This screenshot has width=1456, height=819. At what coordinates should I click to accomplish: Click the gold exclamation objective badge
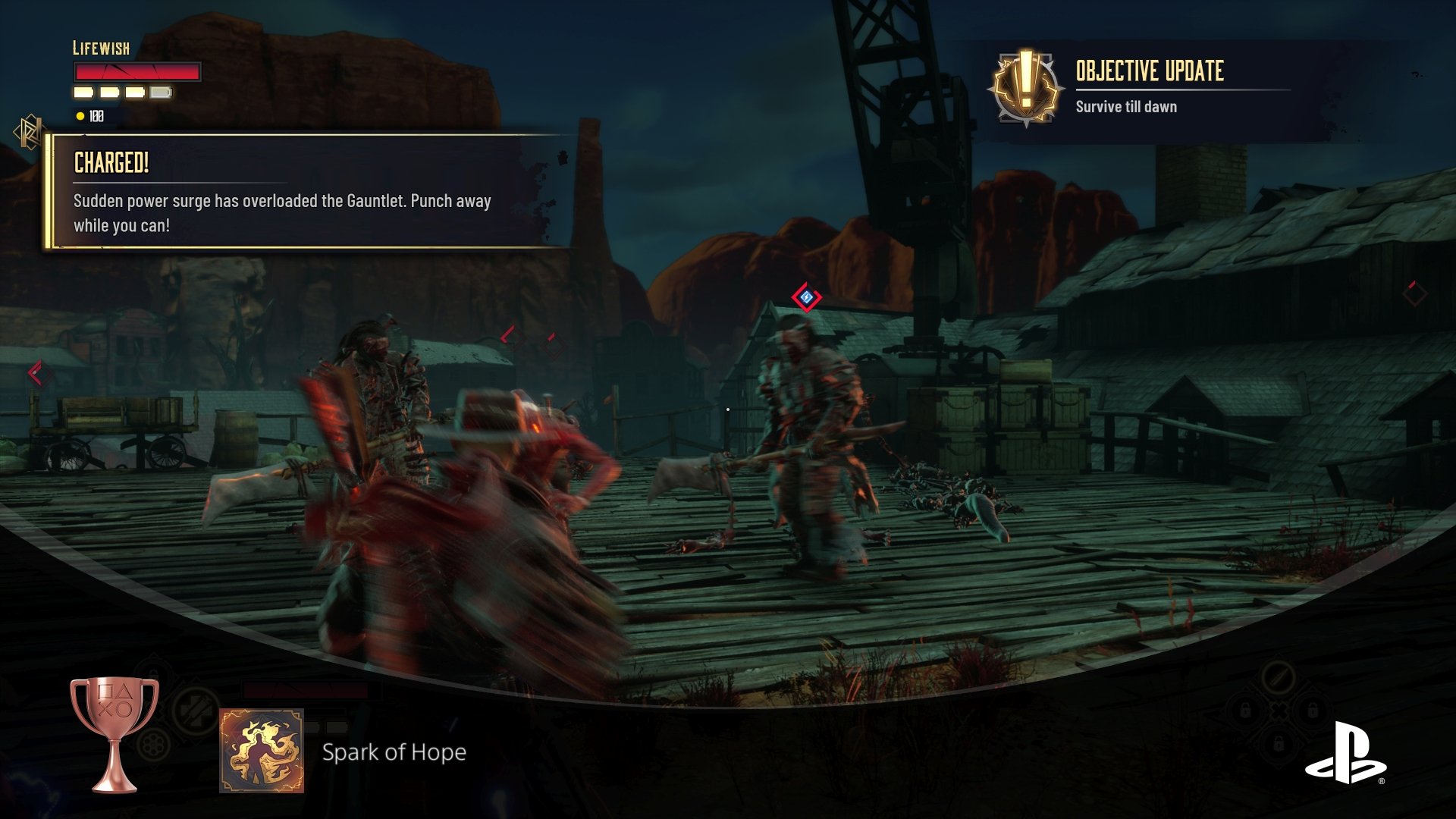click(1025, 88)
